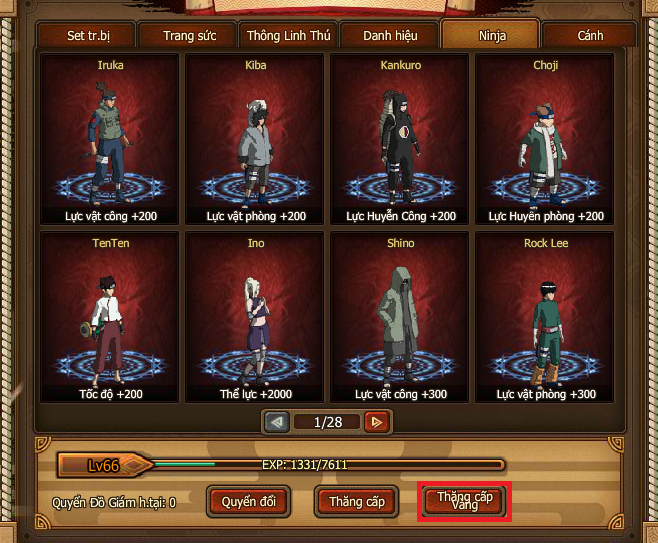Choose the Kiba ninja card
Viewport: 658px width, 543px height.
point(255,139)
